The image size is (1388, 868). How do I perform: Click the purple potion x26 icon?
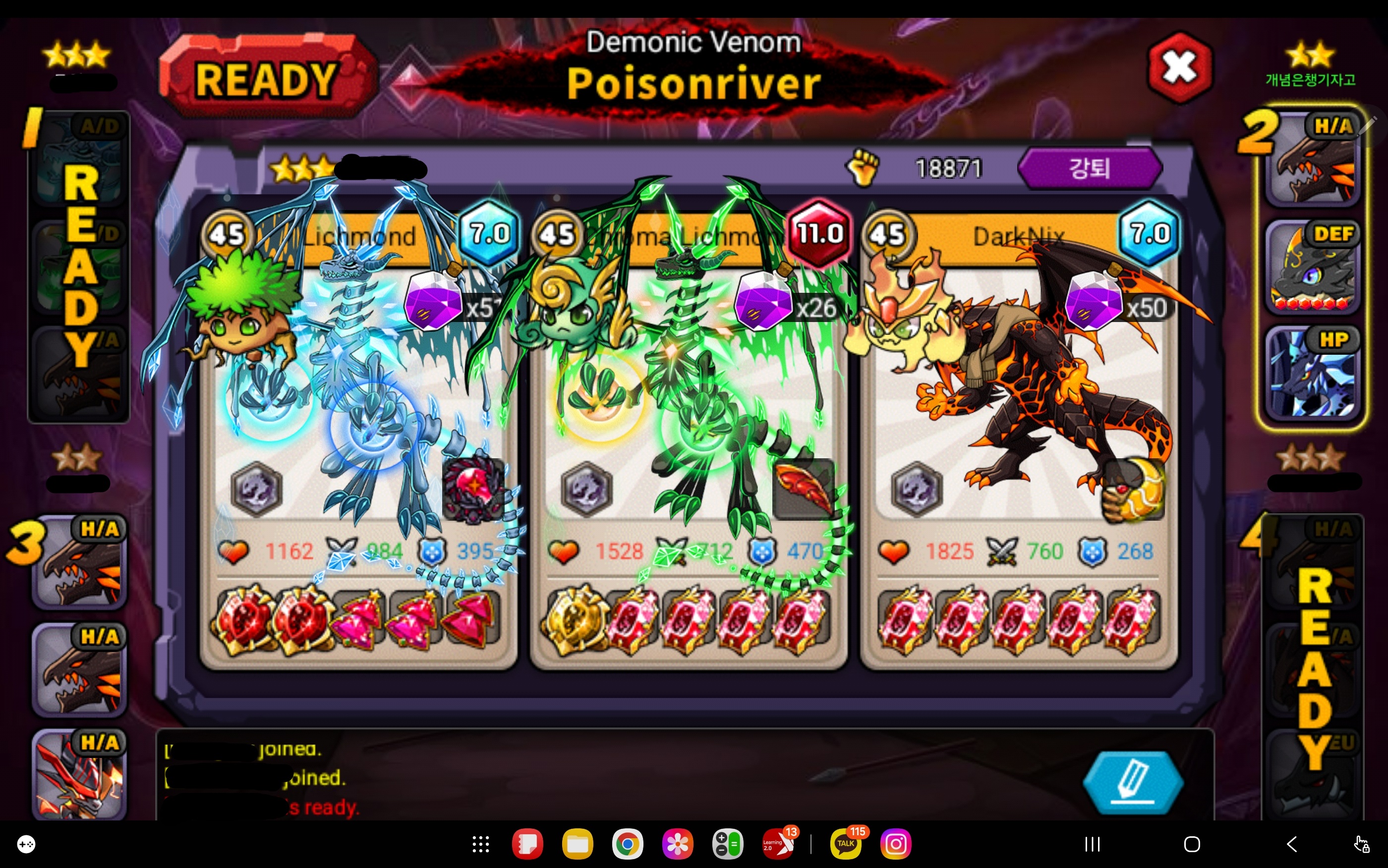pyautogui.click(x=763, y=301)
